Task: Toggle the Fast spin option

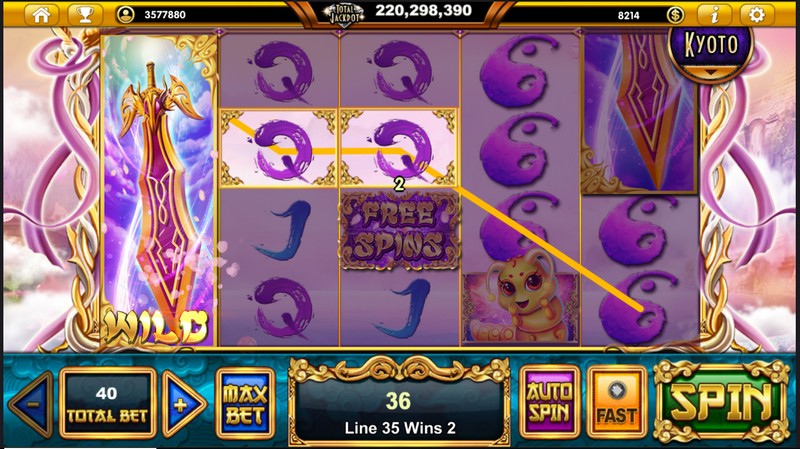Action: click(616, 401)
